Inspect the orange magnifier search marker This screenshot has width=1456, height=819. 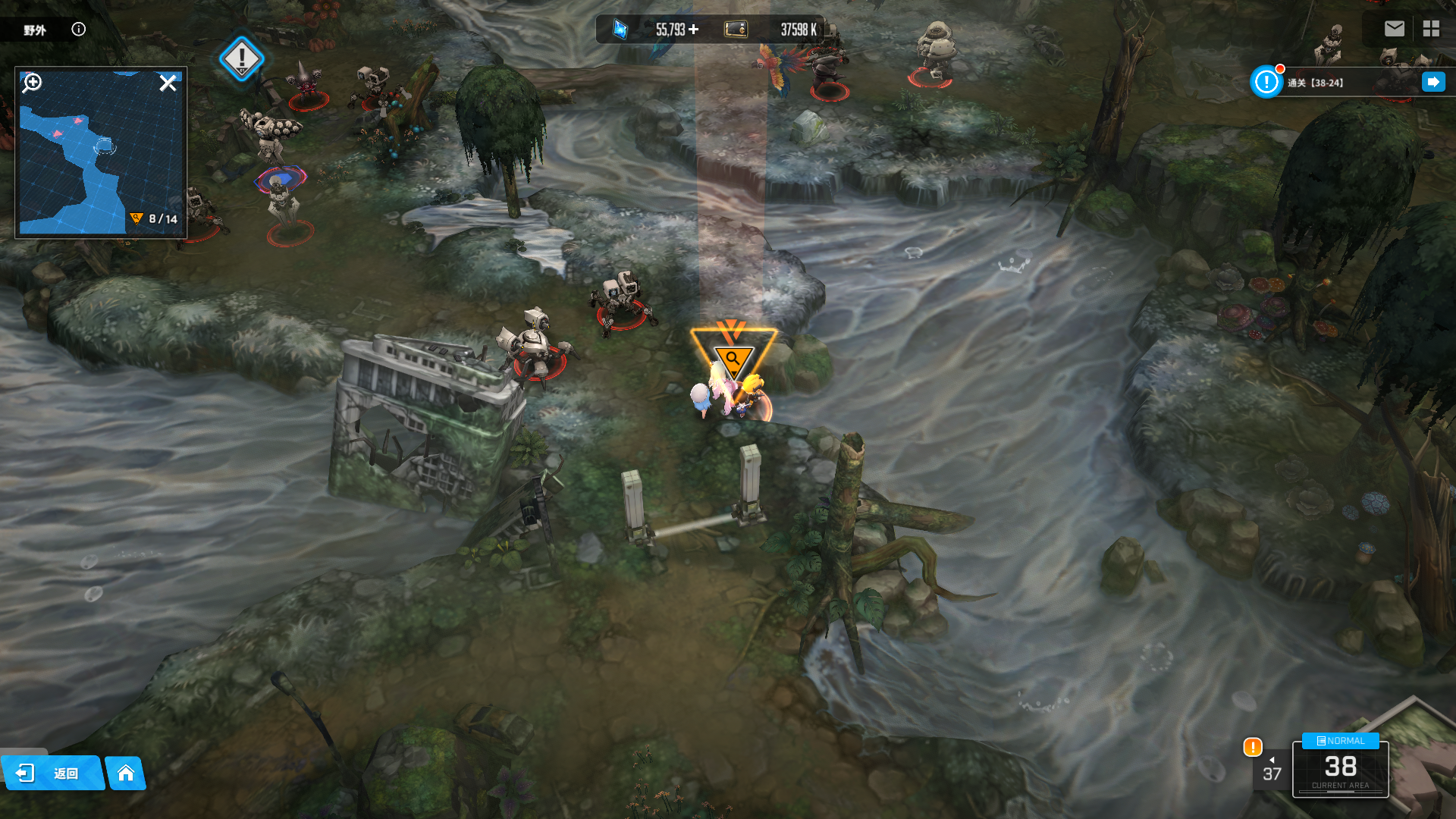click(733, 358)
